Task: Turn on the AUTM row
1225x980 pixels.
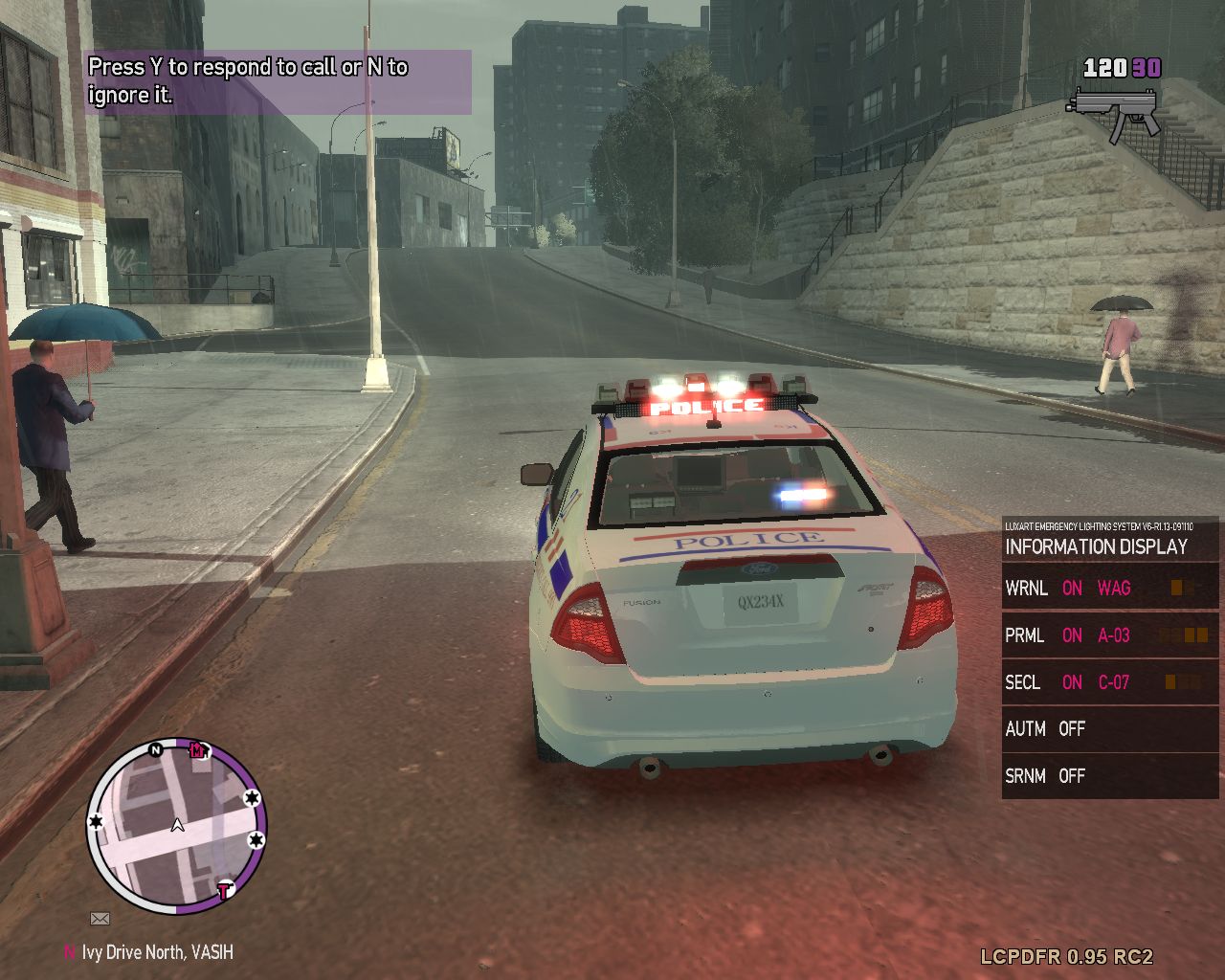Action: point(1109,729)
